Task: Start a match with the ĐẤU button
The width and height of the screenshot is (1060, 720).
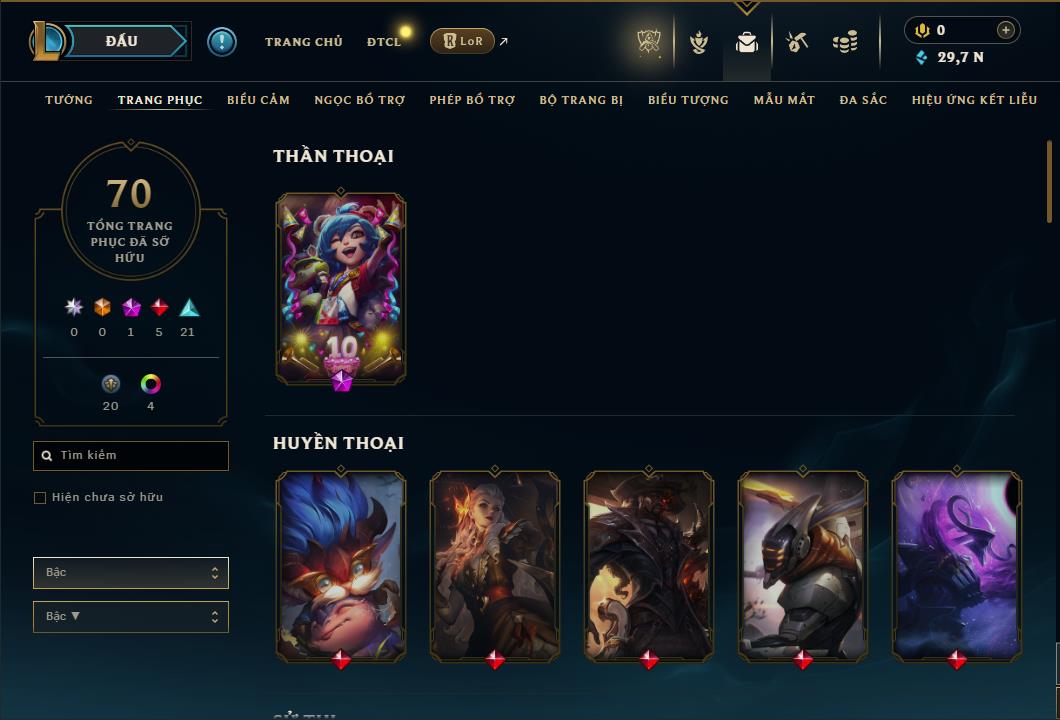Action: click(x=121, y=41)
